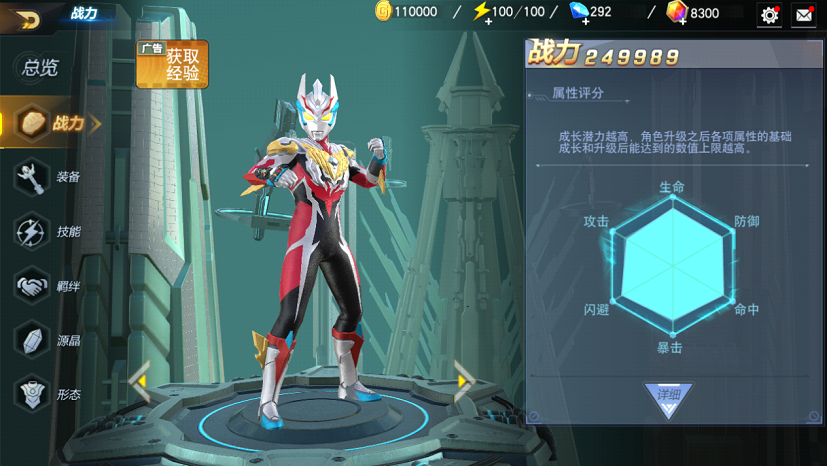The width and height of the screenshot is (827, 466).
Task: Claim the 获取经验 ad reward
Action: click(172, 65)
